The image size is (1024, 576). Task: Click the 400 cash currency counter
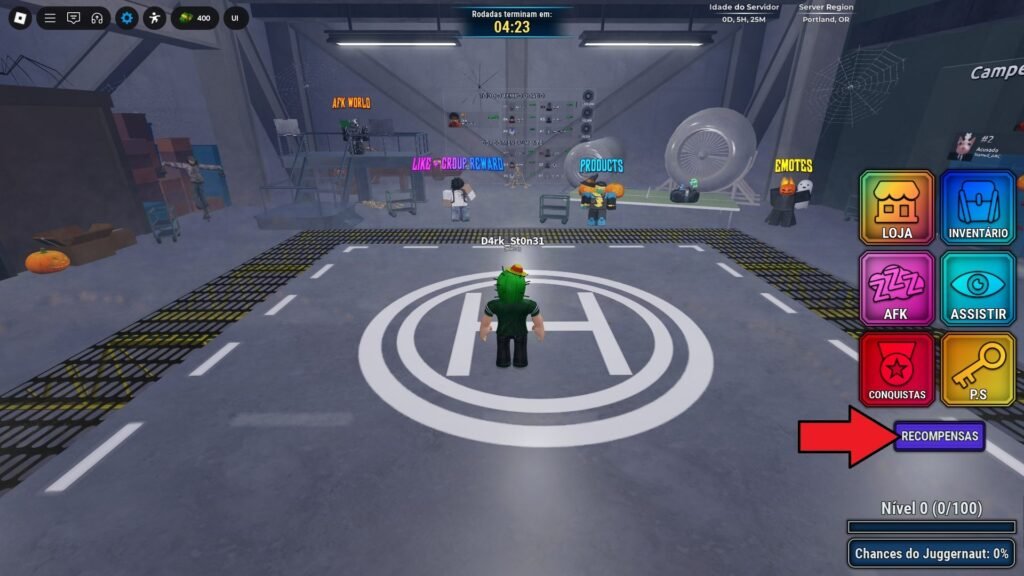(195, 18)
